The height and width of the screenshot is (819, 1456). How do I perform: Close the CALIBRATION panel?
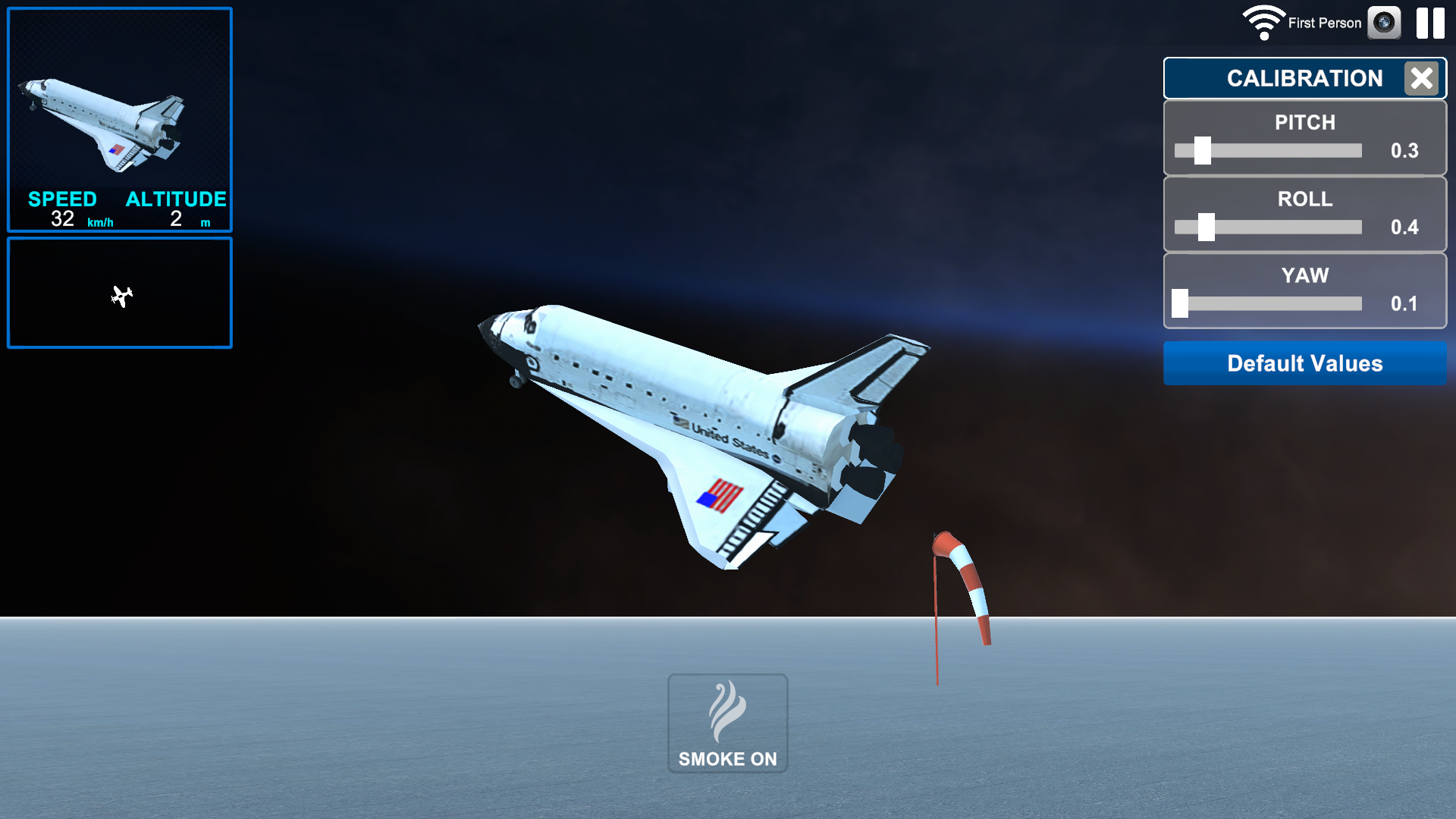(1421, 78)
